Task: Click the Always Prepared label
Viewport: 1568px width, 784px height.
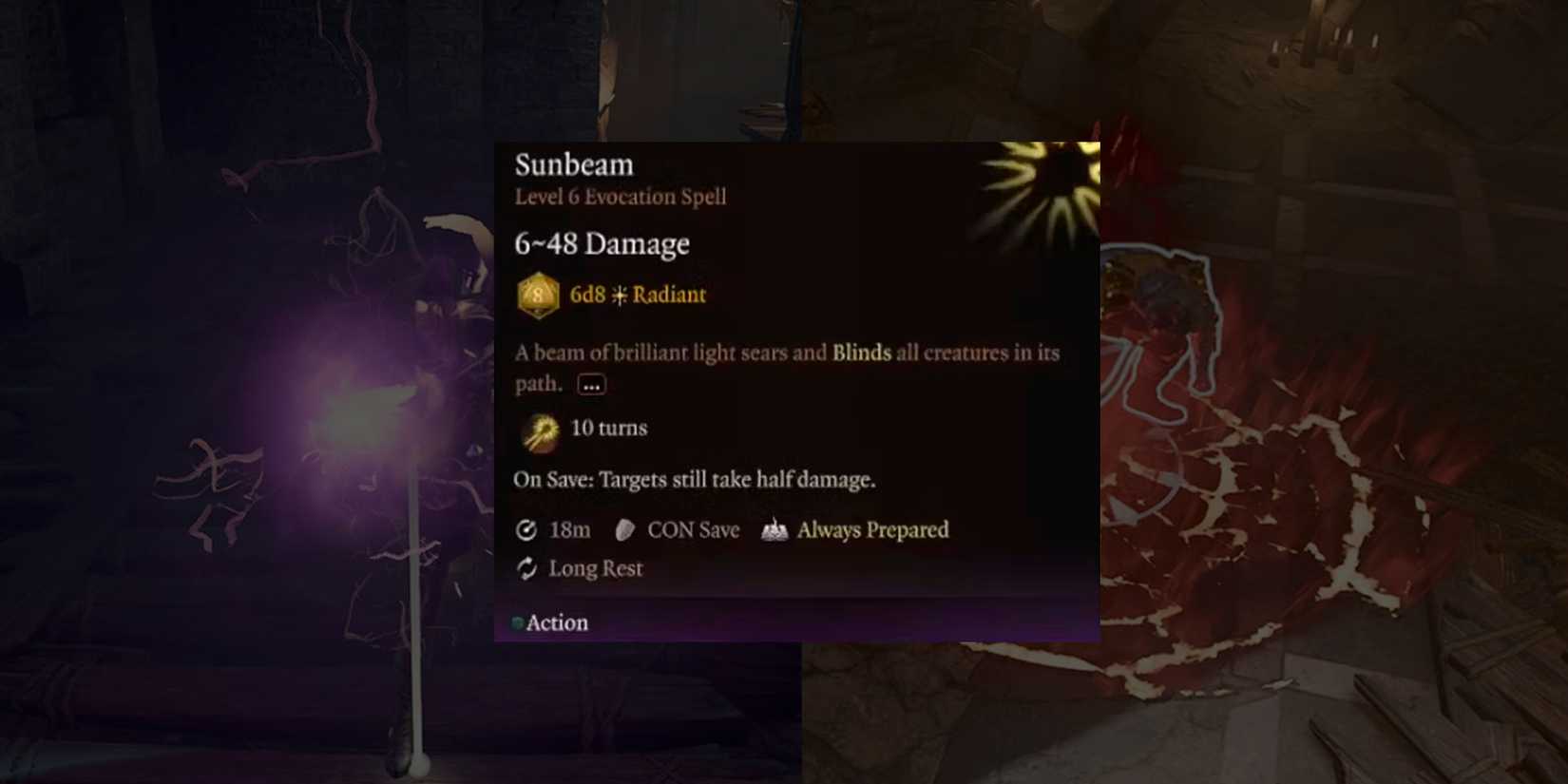Action: click(x=872, y=530)
